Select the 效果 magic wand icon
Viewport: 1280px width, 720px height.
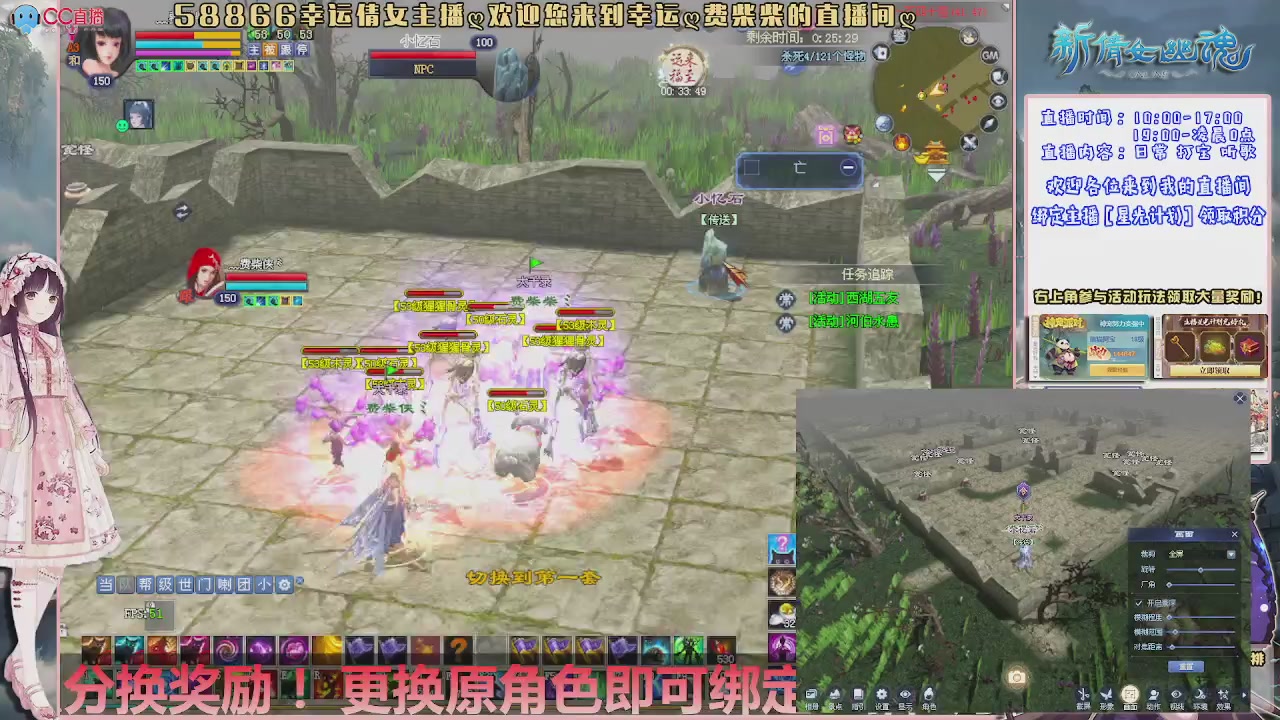1223,693
